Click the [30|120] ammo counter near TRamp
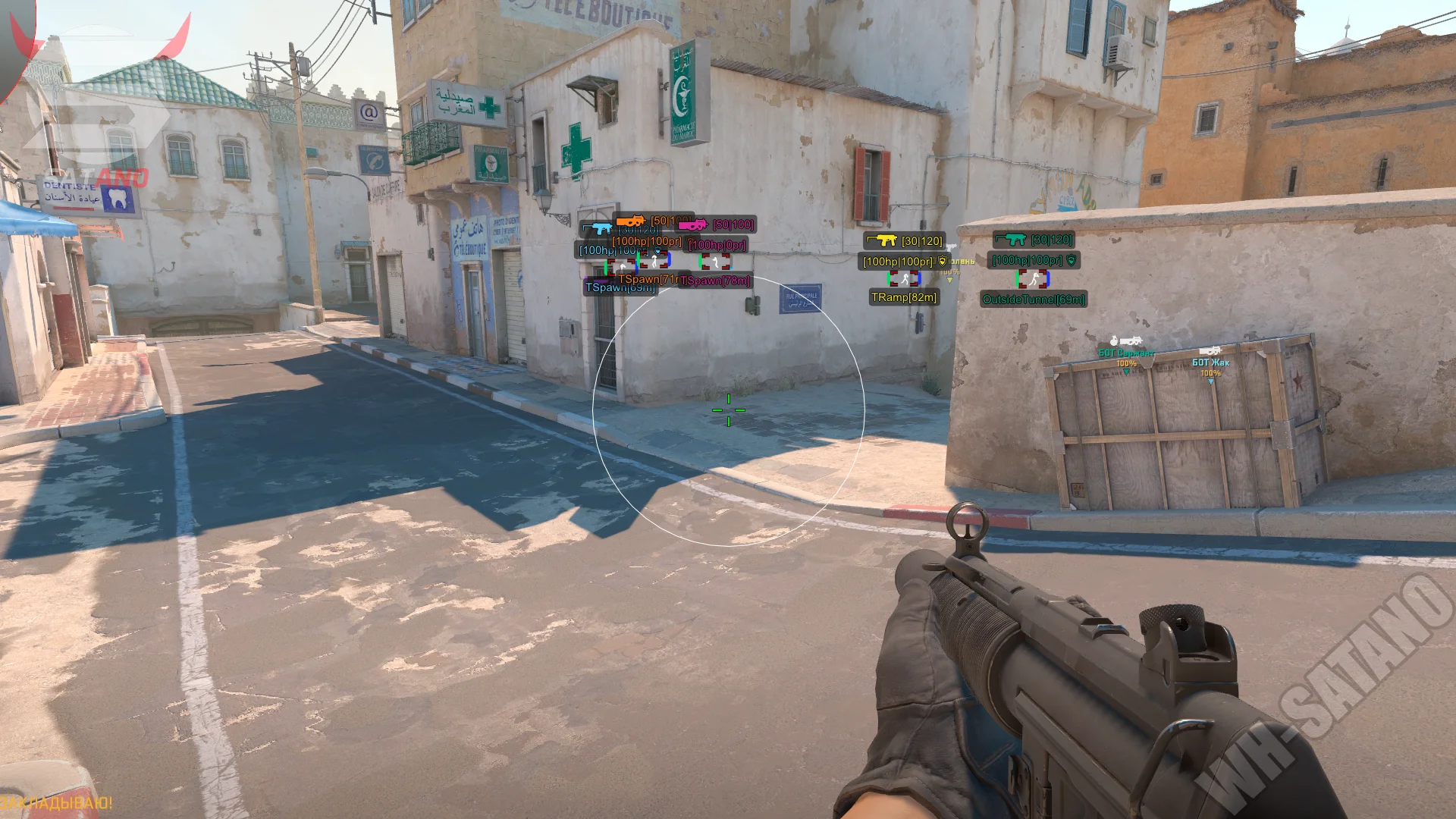 [x=922, y=241]
